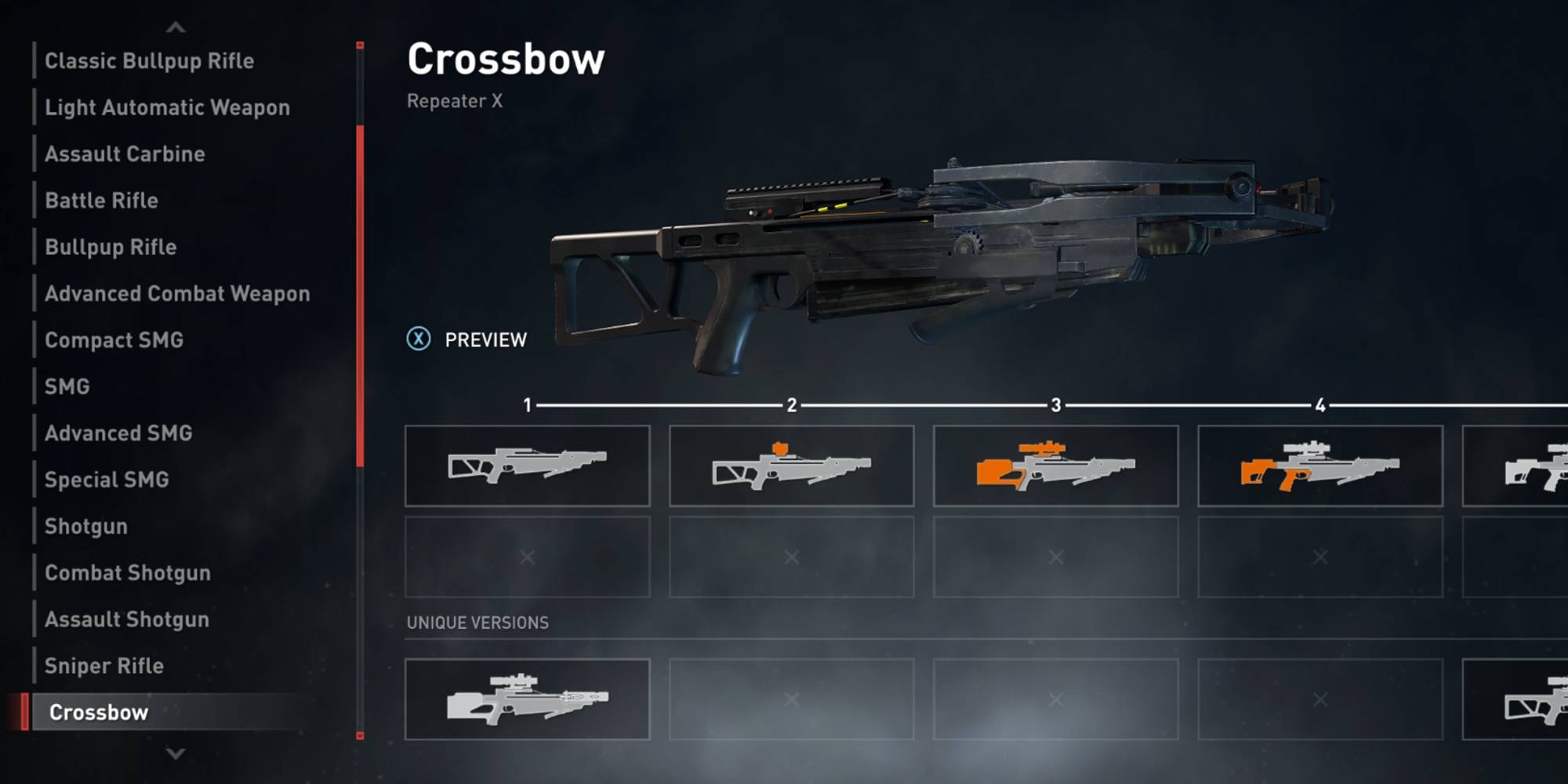Image resolution: width=1568 pixels, height=784 pixels.
Task: Select variant 2 crossbow with orange sight
Action: pyautogui.click(x=791, y=466)
